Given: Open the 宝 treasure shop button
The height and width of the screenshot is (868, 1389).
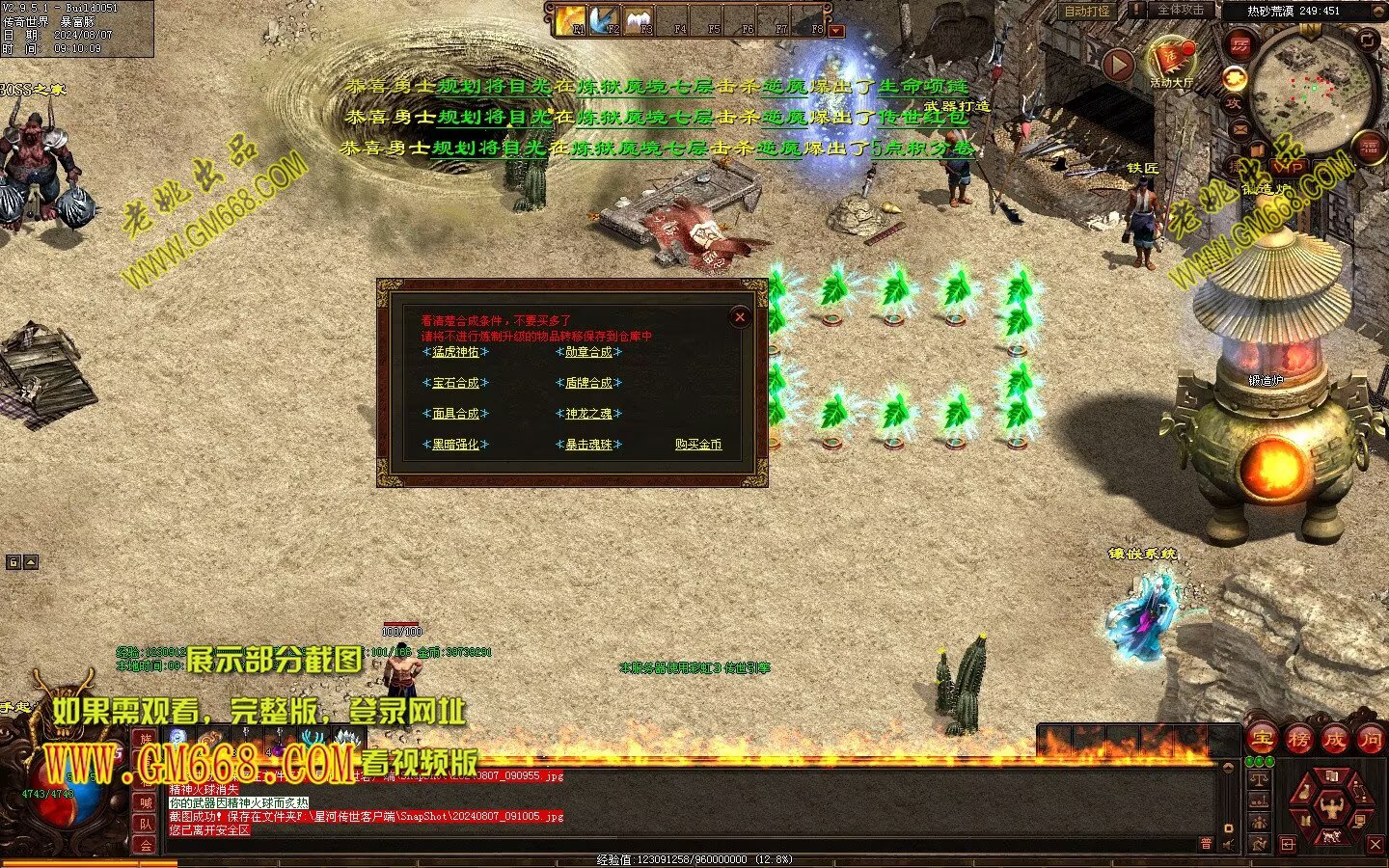Looking at the screenshot, I should point(1262,740).
